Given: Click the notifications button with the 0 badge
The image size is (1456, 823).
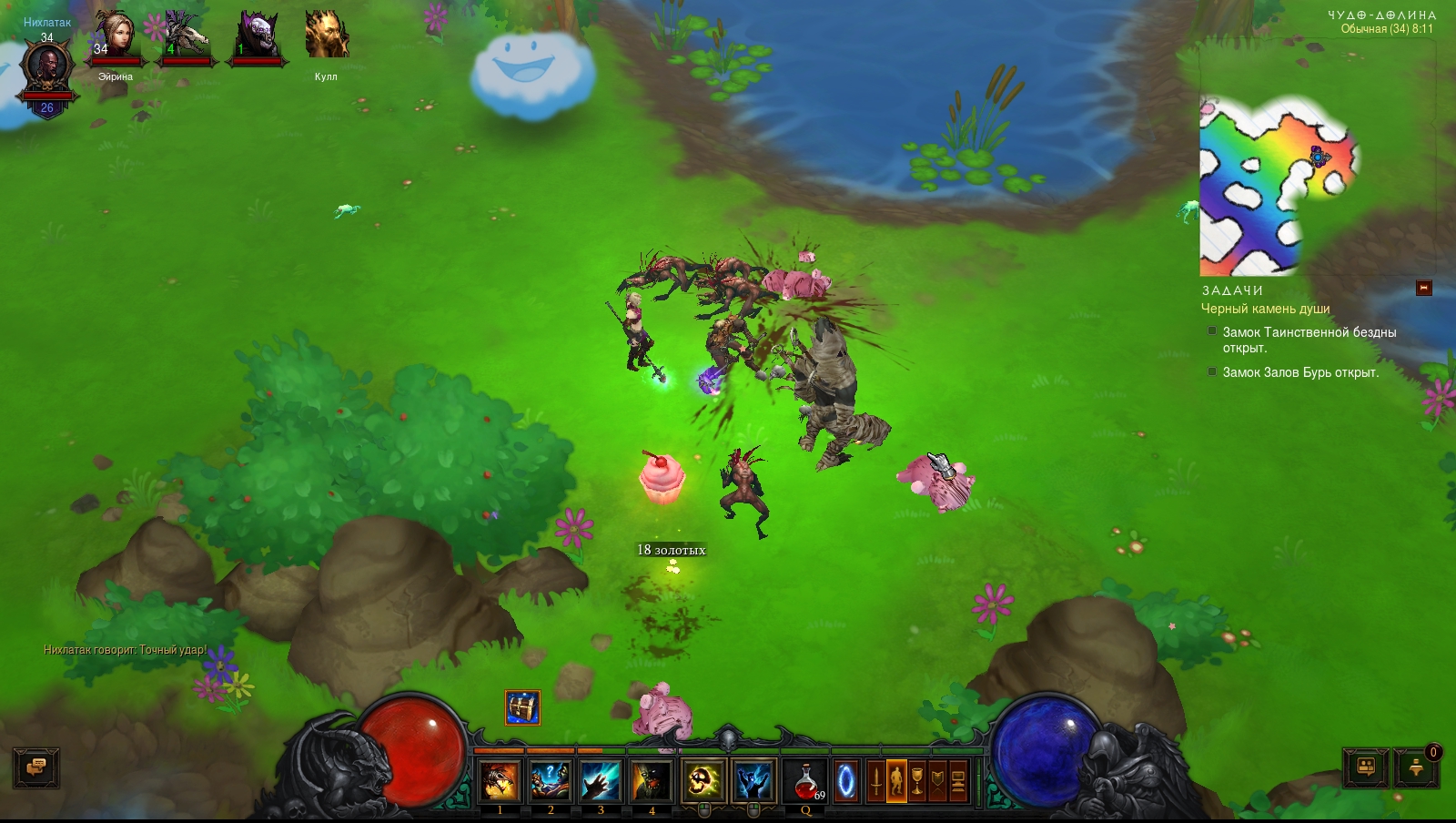Looking at the screenshot, I should 1417,767.
